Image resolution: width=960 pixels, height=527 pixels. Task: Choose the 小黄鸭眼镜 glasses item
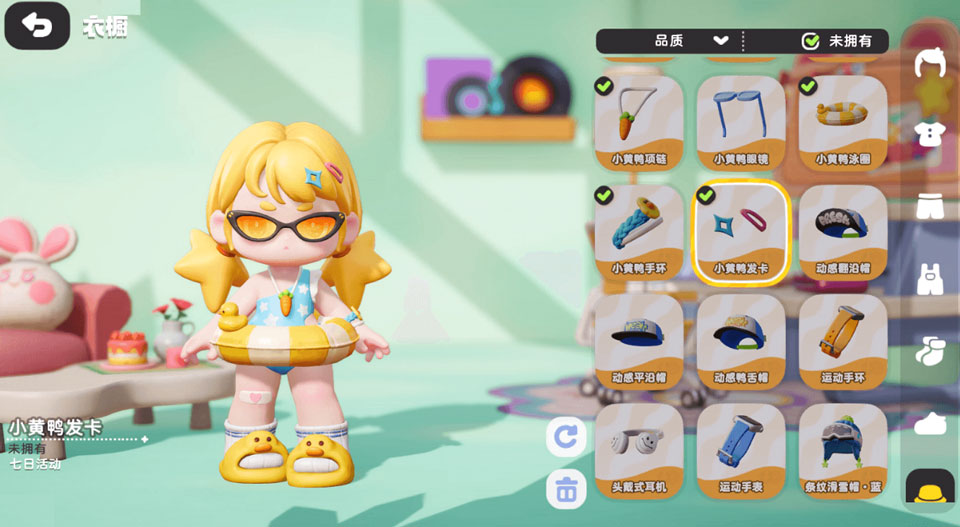[x=741, y=121]
